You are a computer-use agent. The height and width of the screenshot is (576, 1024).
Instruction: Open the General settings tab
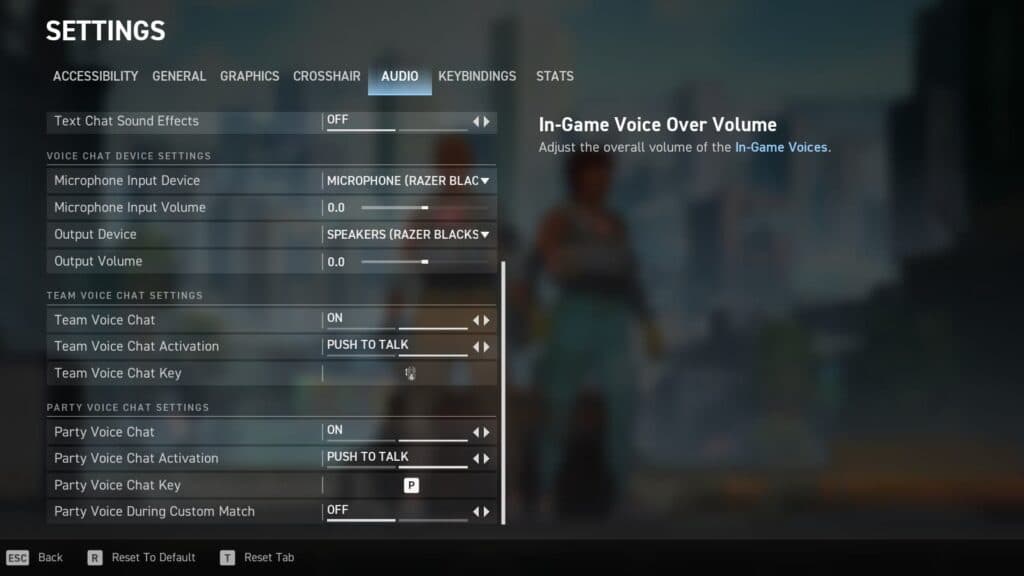pos(179,76)
